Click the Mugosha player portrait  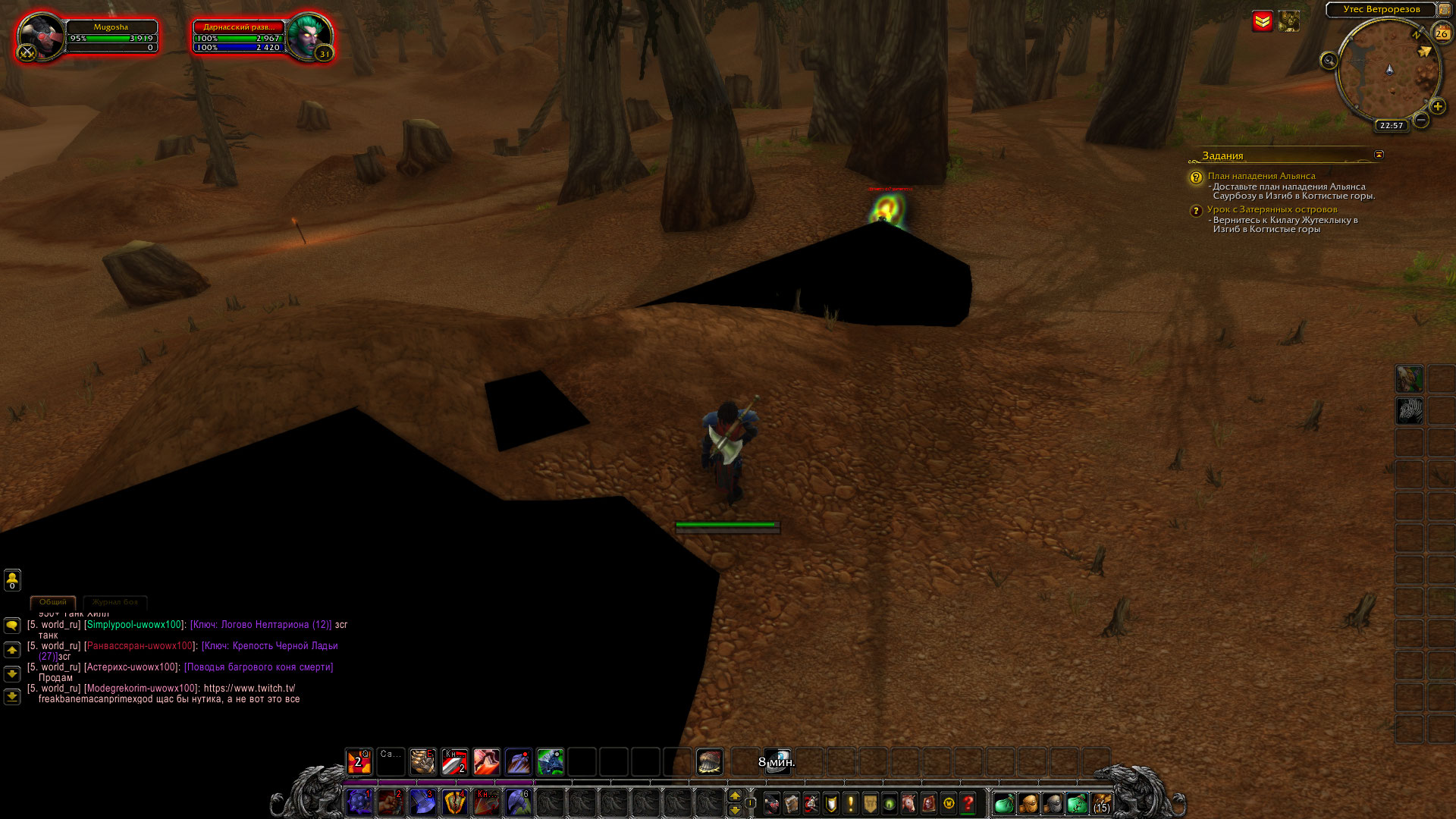(x=40, y=36)
